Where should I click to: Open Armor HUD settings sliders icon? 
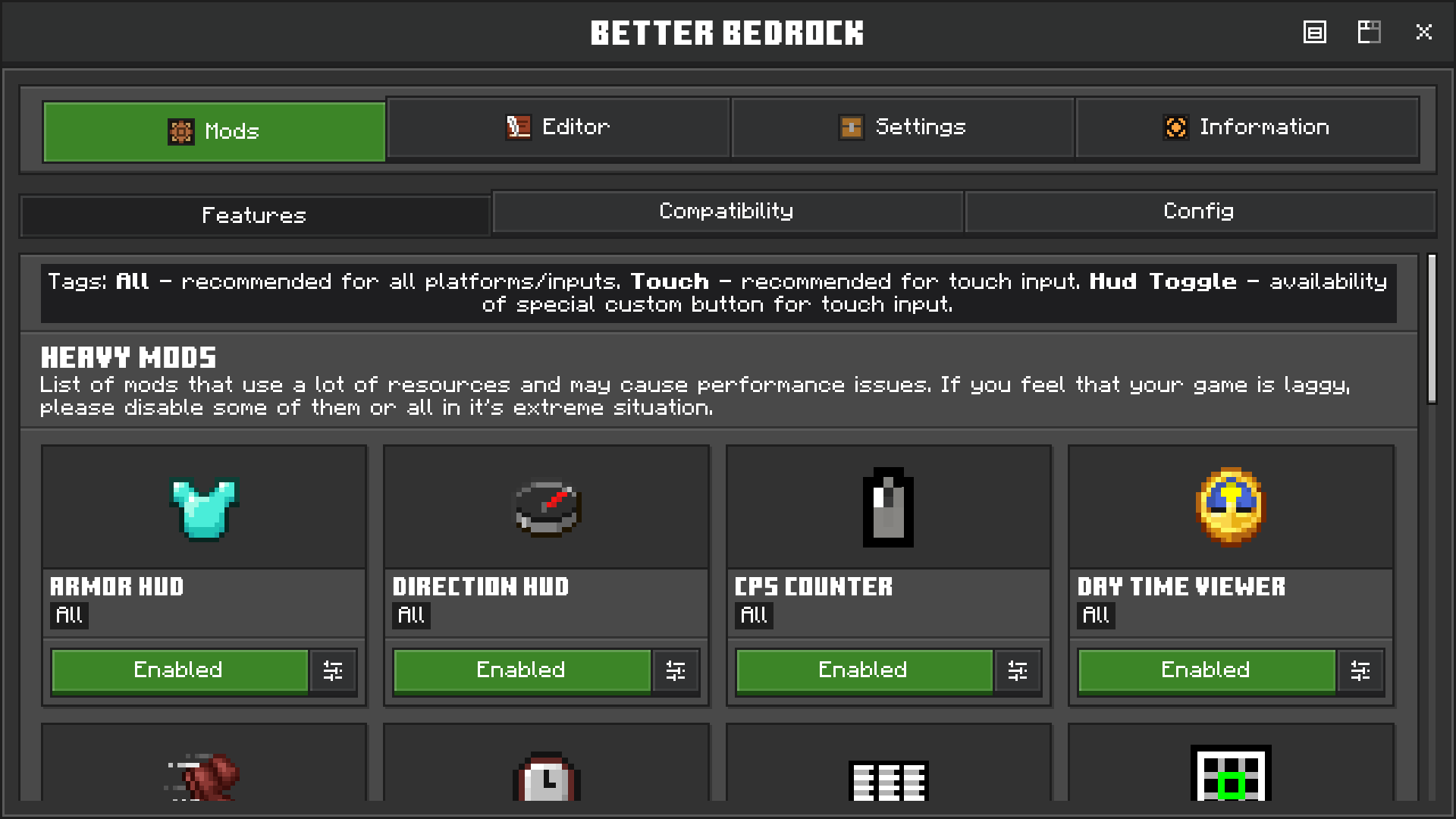click(x=333, y=670)
